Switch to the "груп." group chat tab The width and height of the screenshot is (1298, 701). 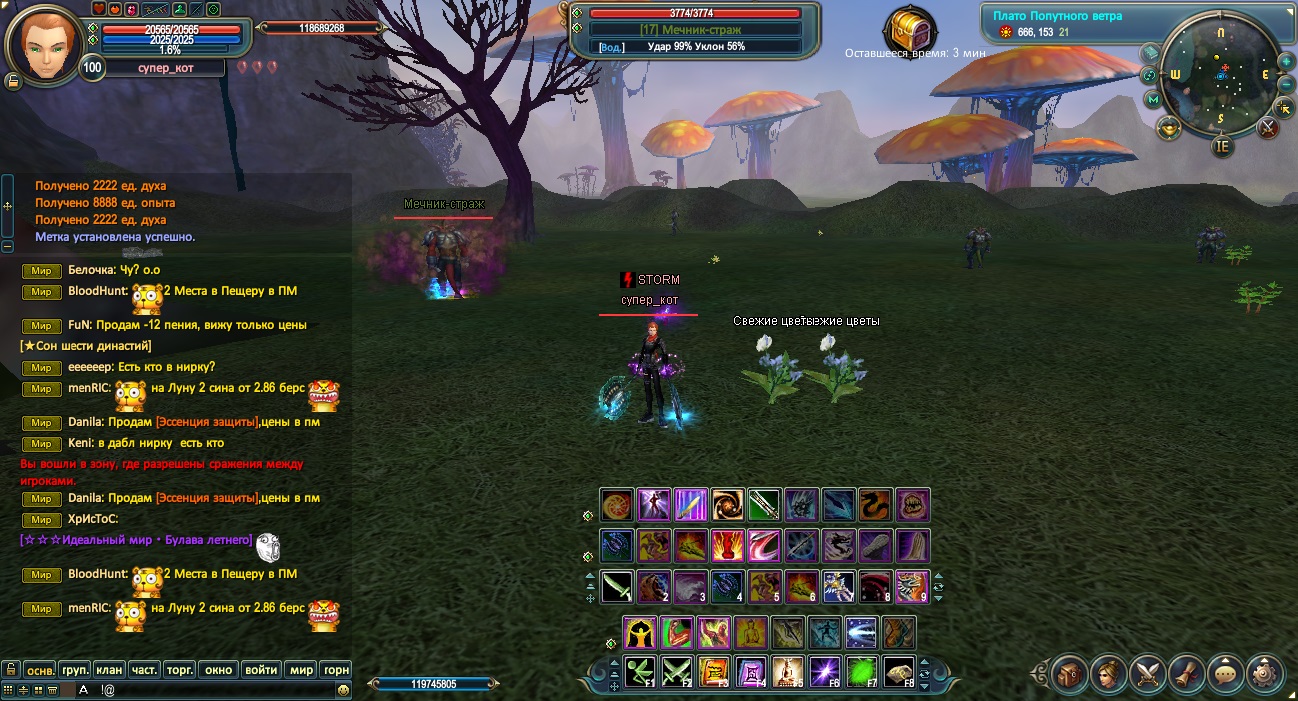coord(75,669)
